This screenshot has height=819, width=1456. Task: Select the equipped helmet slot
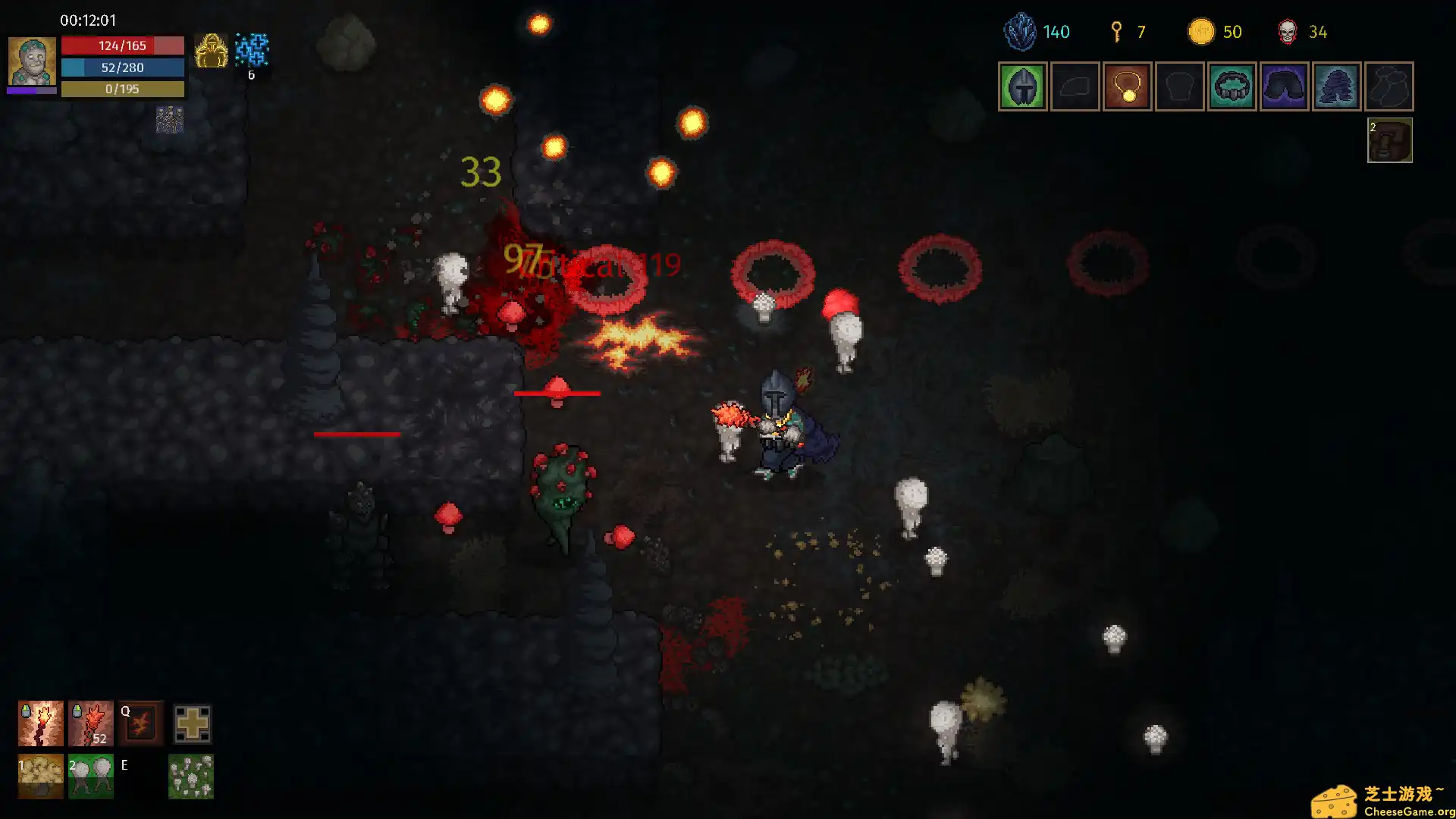[x=1022, y=86]
